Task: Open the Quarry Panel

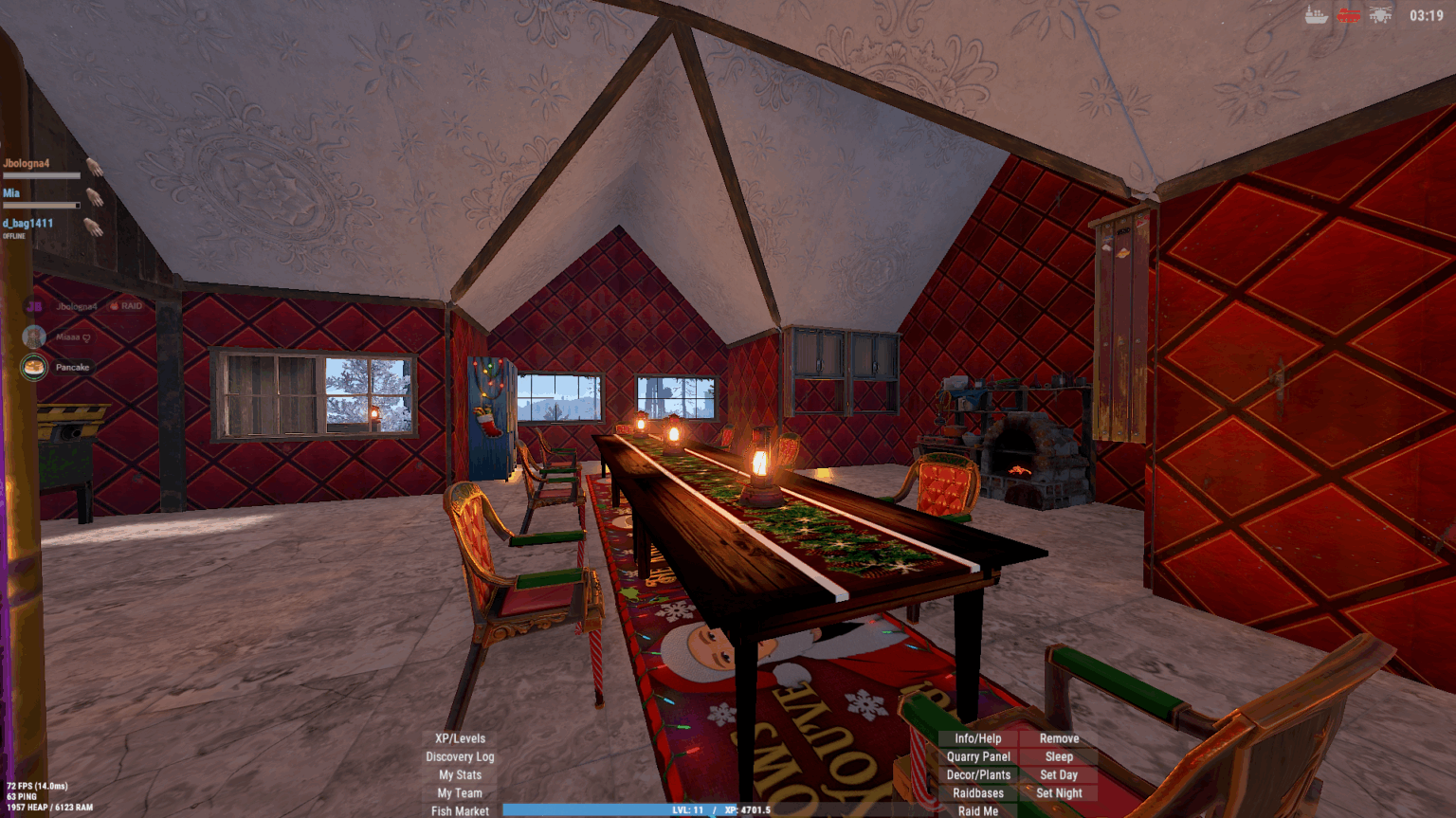Action: (x=977, y=756)
